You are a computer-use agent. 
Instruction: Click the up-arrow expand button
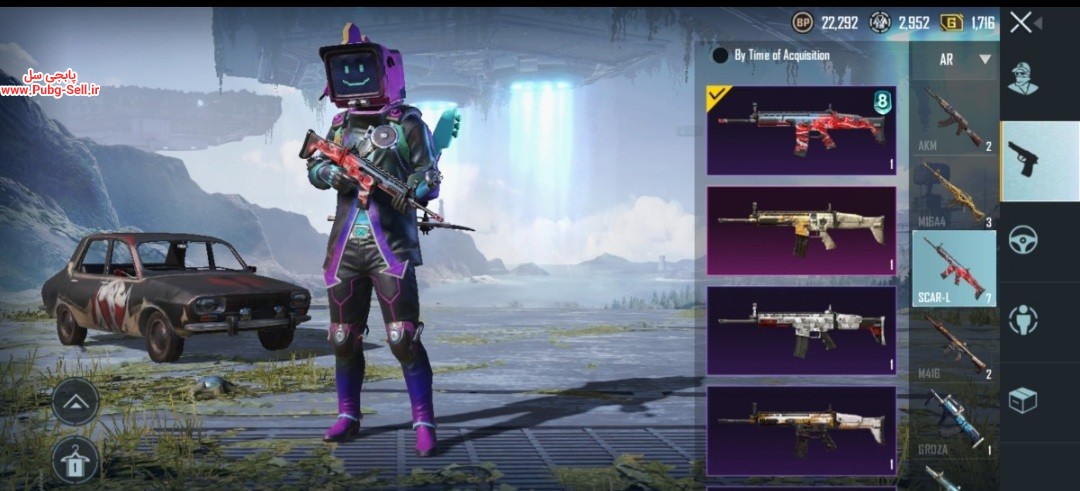(76, 402)
